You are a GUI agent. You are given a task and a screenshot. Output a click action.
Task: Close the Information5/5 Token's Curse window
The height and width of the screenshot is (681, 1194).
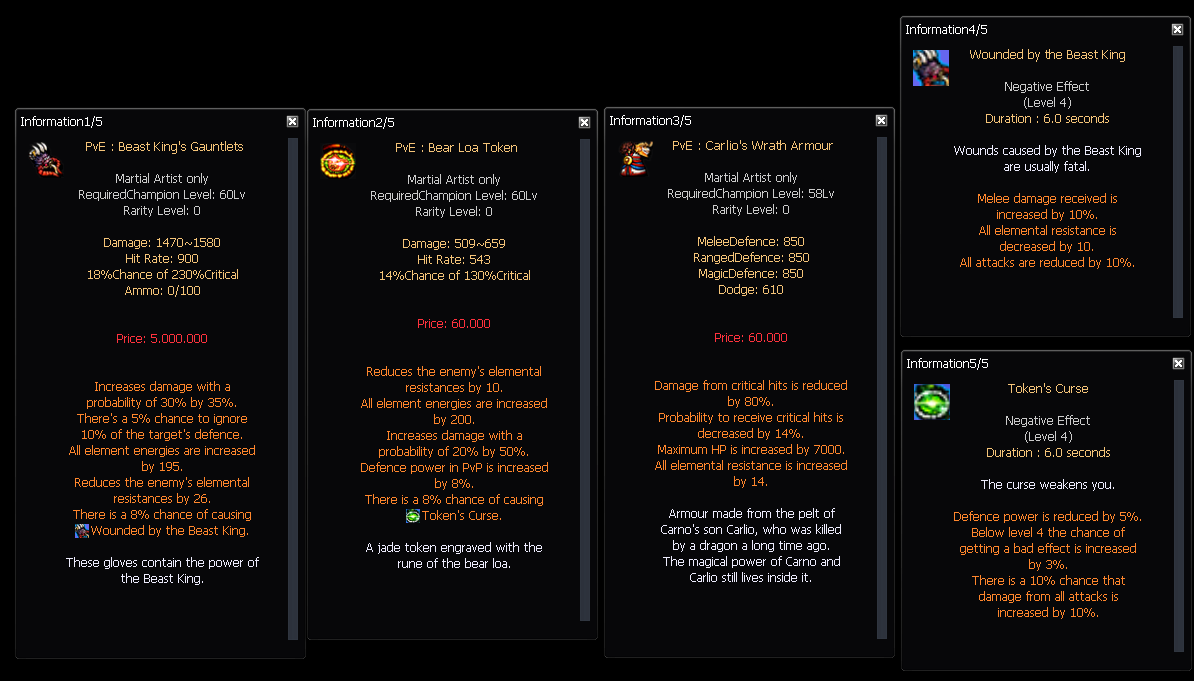click(1177, 363)
